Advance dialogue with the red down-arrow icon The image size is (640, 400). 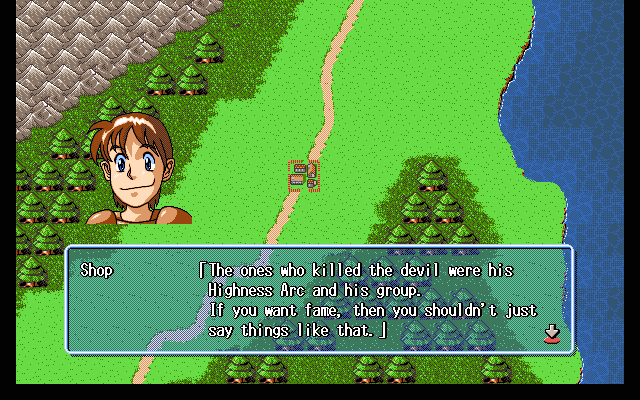click(550, 333)
